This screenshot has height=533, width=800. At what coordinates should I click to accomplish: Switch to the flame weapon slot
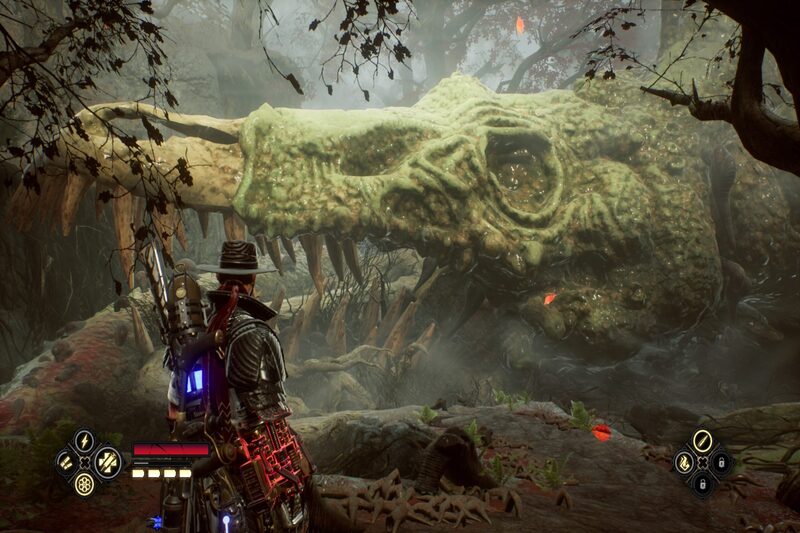[x=684, y=462]
